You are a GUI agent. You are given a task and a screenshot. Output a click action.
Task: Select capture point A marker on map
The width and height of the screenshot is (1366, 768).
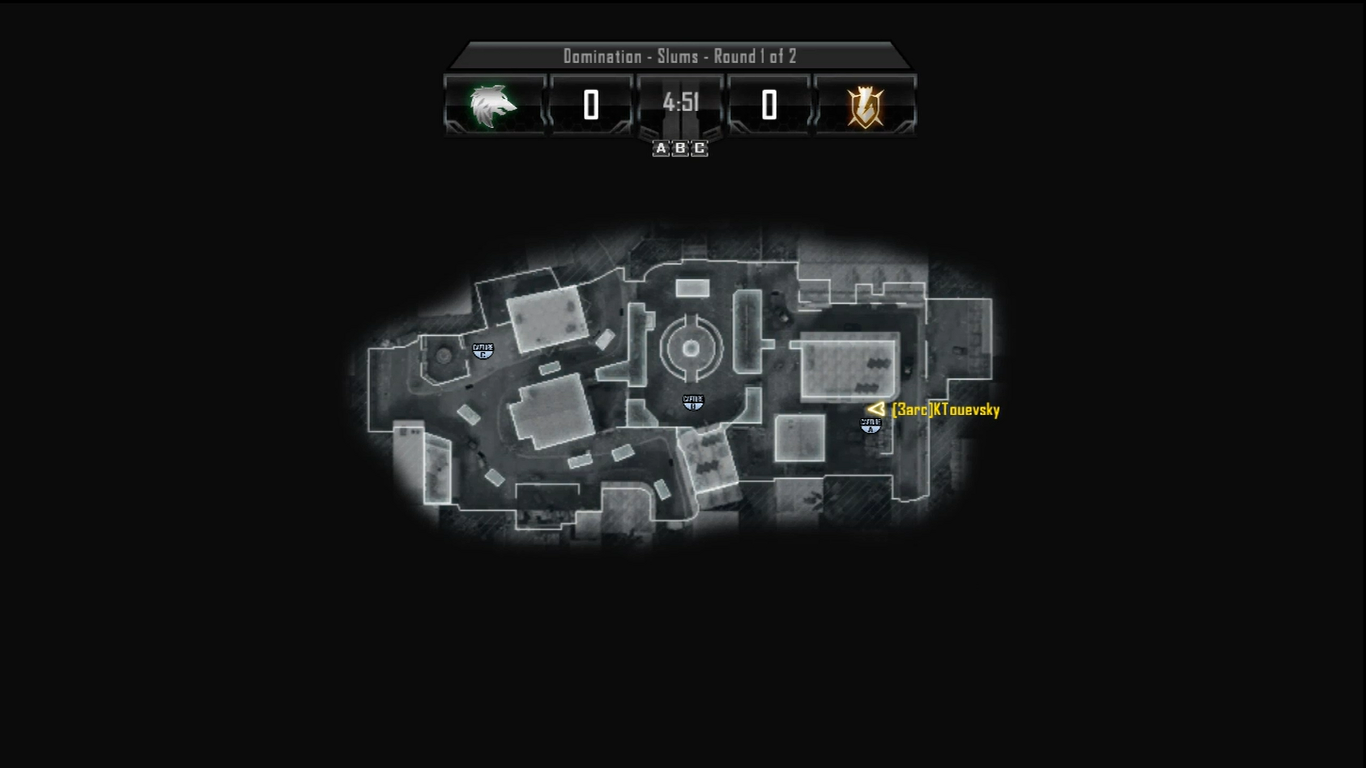coord(871,425)
